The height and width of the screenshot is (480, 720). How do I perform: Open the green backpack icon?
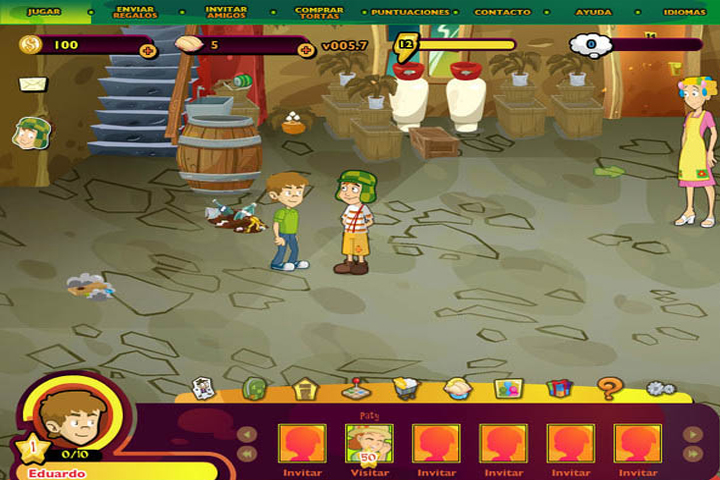pos(255,388)
